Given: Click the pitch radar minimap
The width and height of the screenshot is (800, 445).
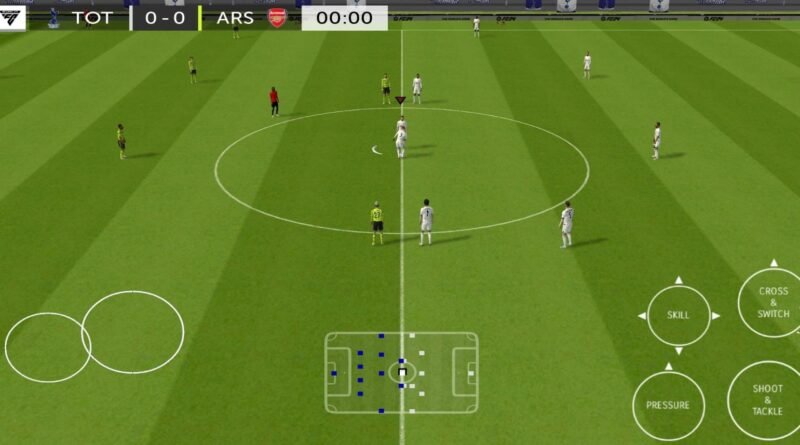Looking at the screenshot, I should 401,373.
